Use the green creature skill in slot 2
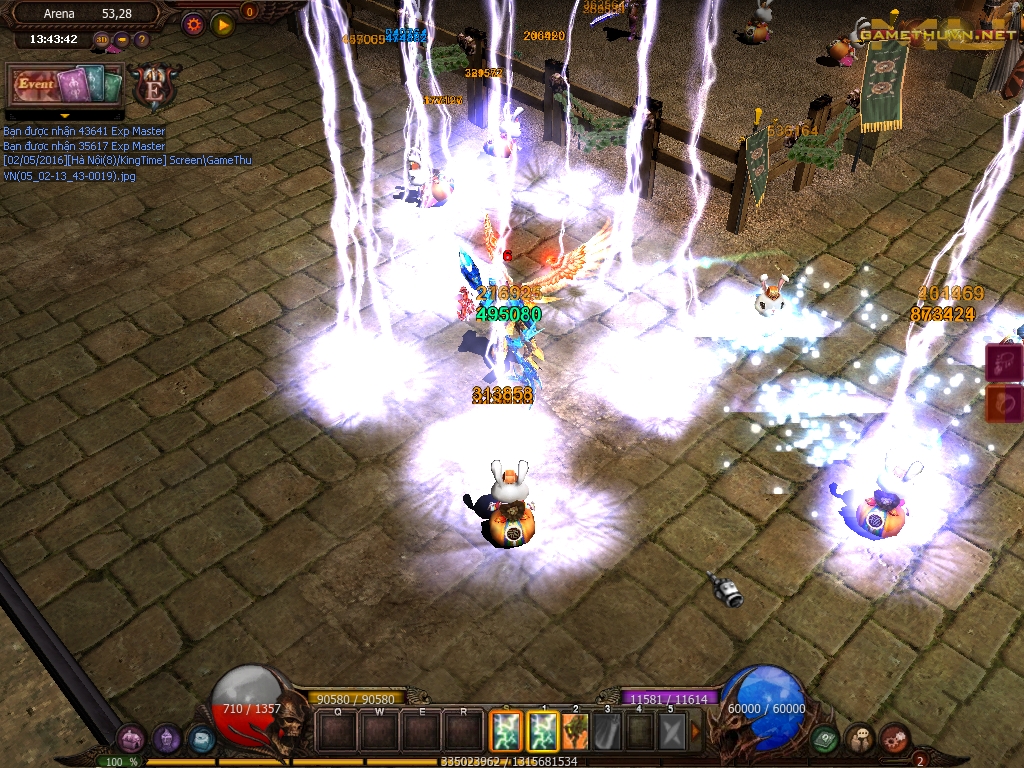 (578, 731)
